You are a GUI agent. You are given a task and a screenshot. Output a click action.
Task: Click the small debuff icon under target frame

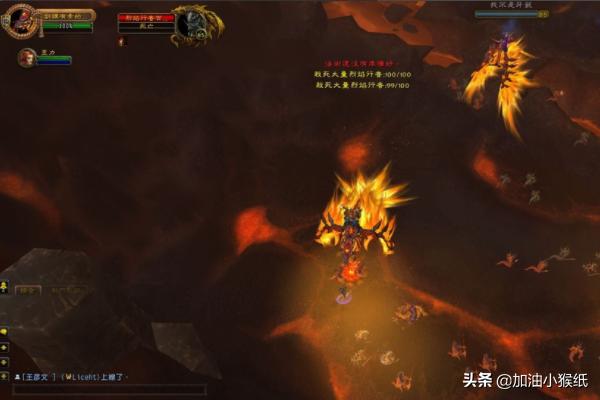(x=122, y=42)
